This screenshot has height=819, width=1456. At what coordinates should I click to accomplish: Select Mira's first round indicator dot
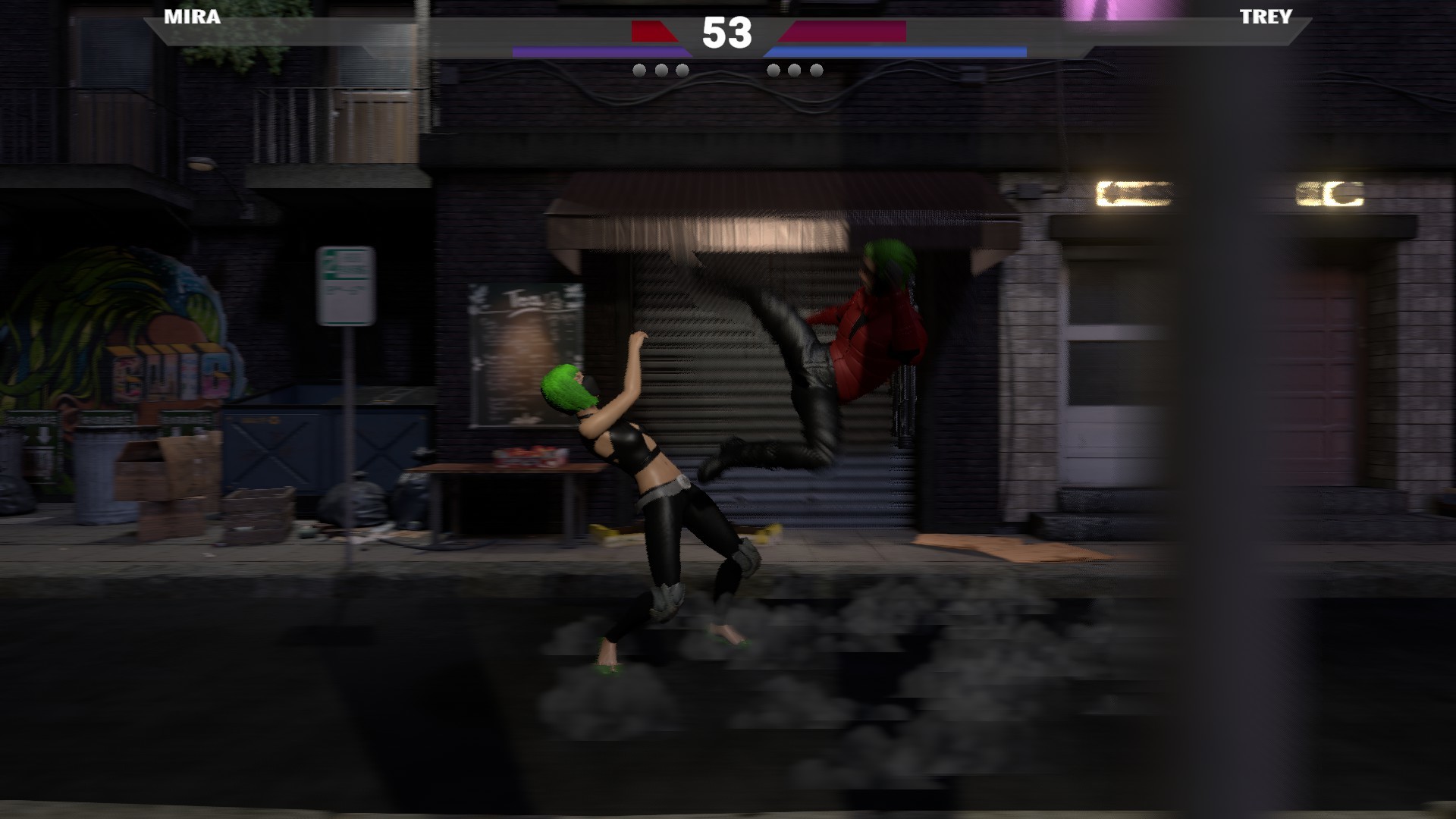tap(639, 70)
